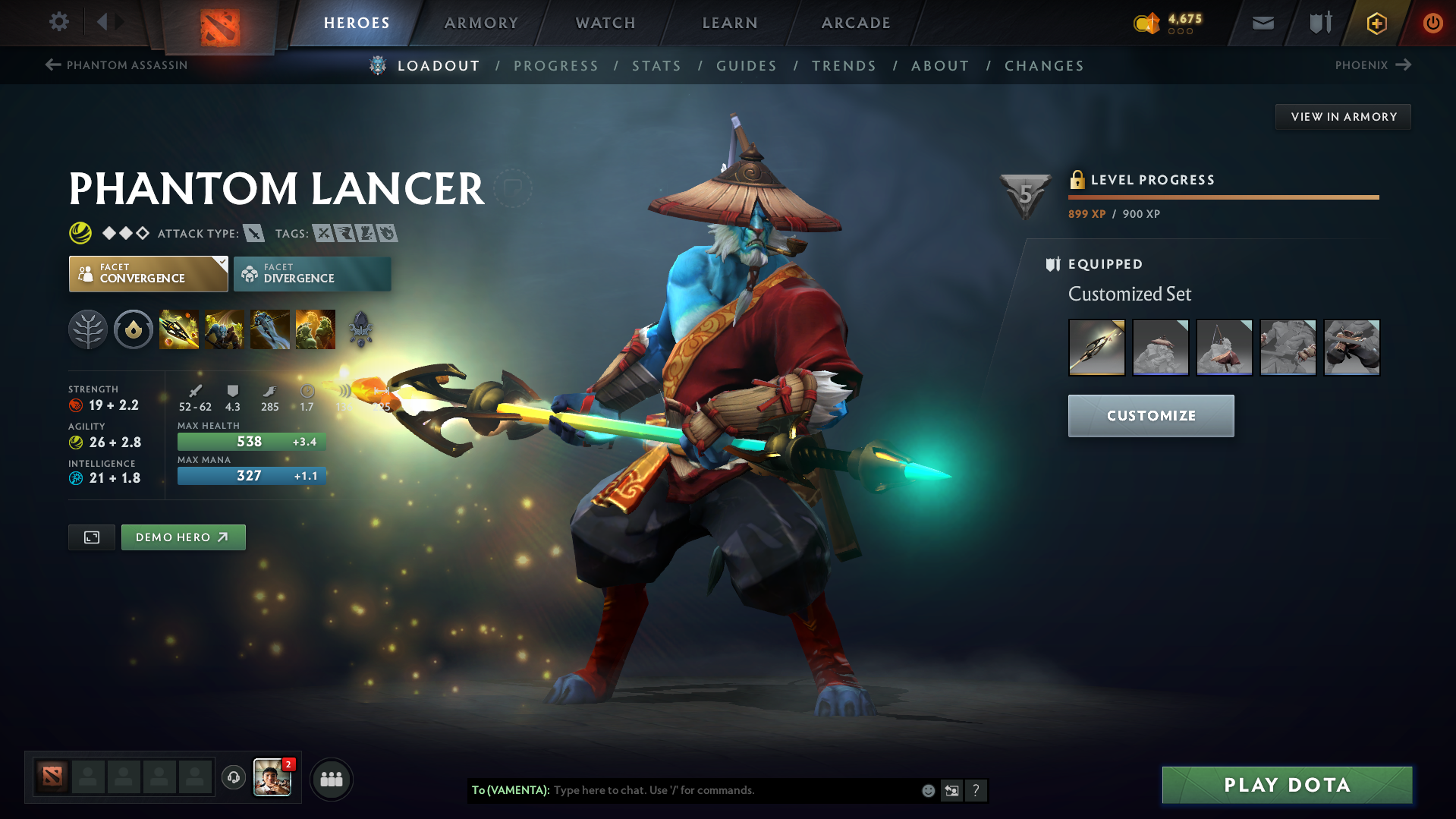
Task: Click the VIEW IN ARMORY button
Action: 1342,116
